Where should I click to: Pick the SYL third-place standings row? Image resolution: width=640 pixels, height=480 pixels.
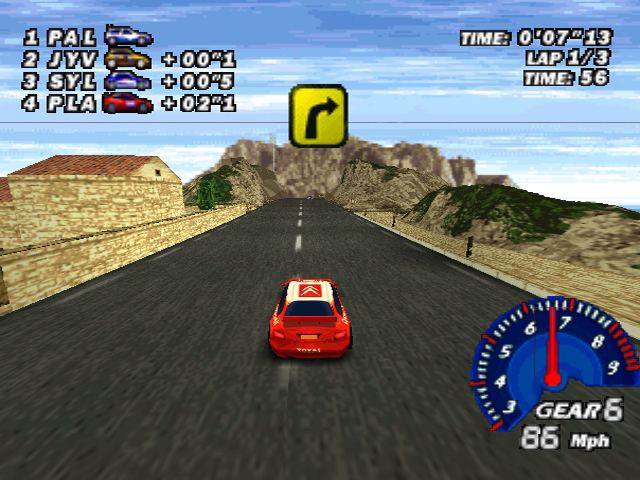point(128,81)
